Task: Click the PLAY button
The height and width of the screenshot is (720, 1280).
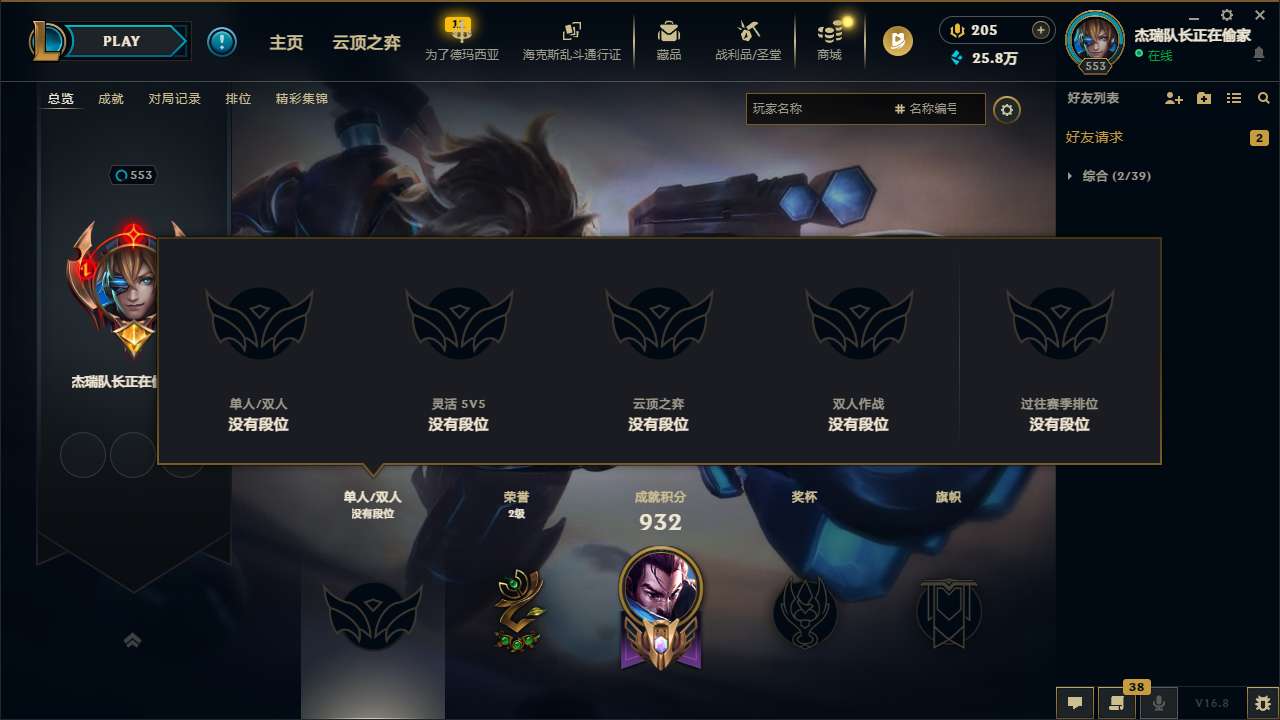Action: [x=122, y=41]
